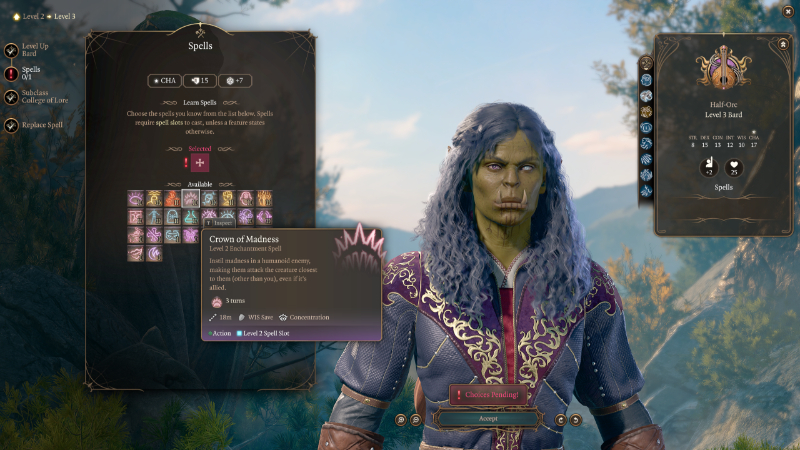Image resolution: width=800 pixels, height=450 pixels.
Task: Zoom in on the character
Action: (x=400, y=419)
